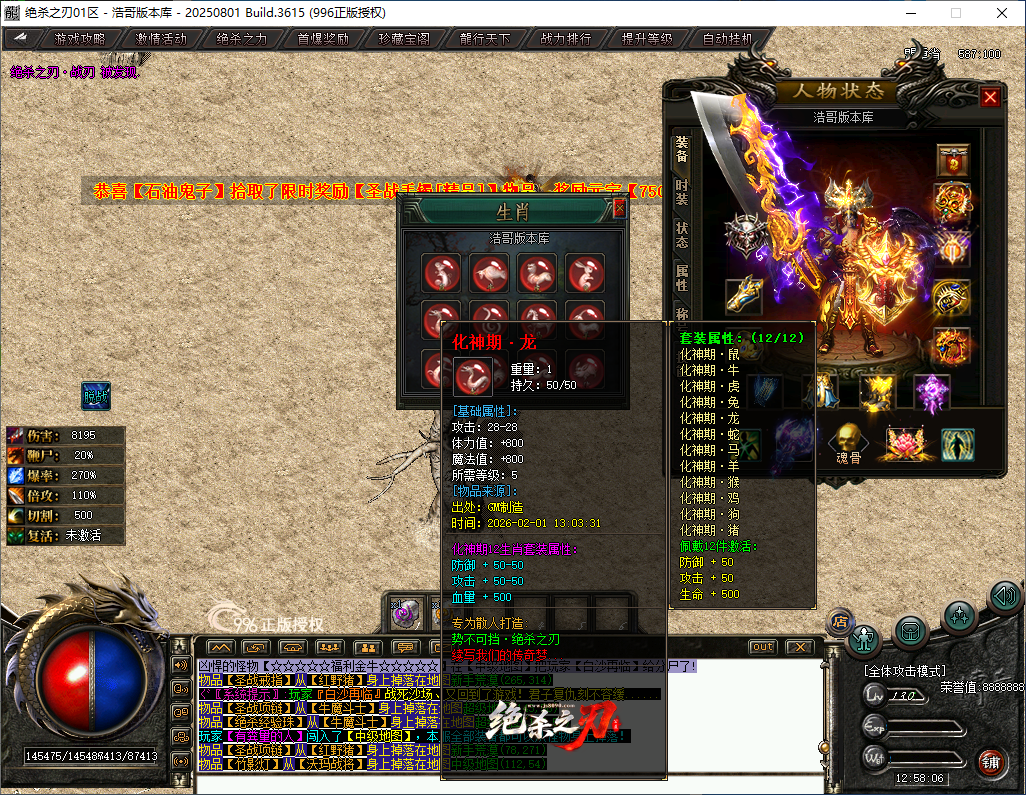Select the skull helmet equipment slot

[x=744, y=236]
